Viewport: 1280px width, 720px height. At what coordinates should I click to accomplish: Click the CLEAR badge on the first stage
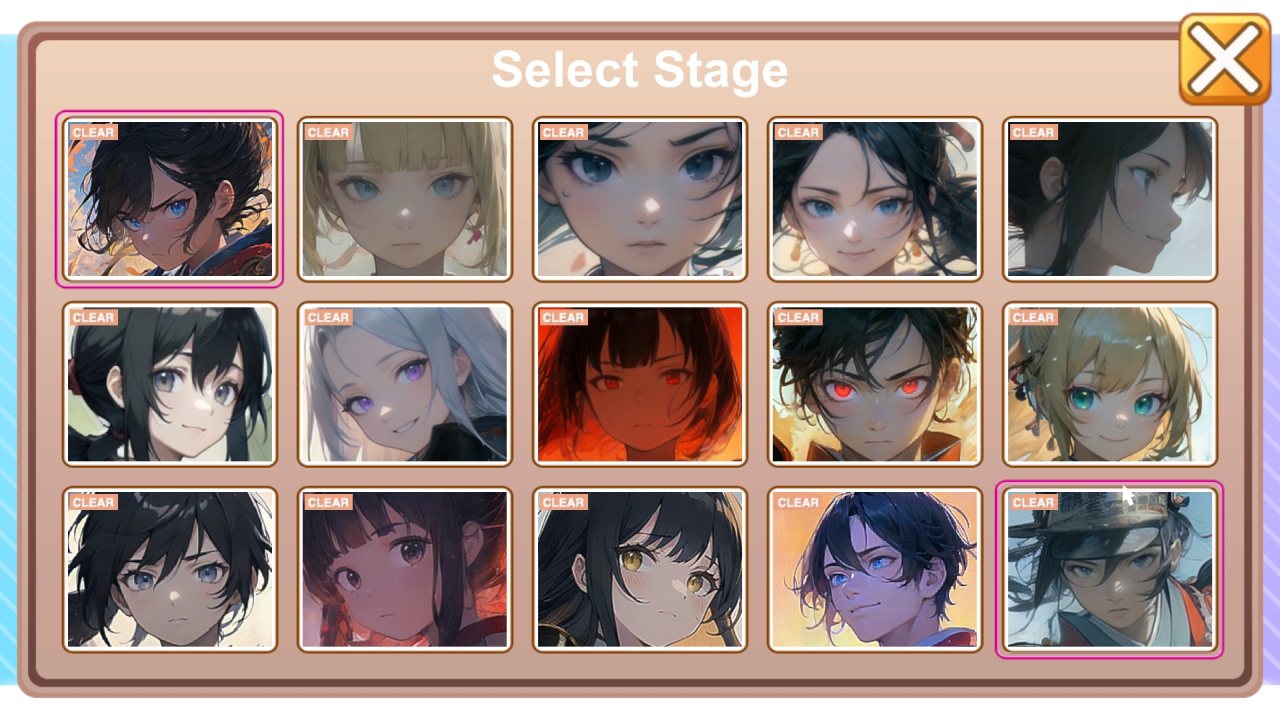coord(92,131)
